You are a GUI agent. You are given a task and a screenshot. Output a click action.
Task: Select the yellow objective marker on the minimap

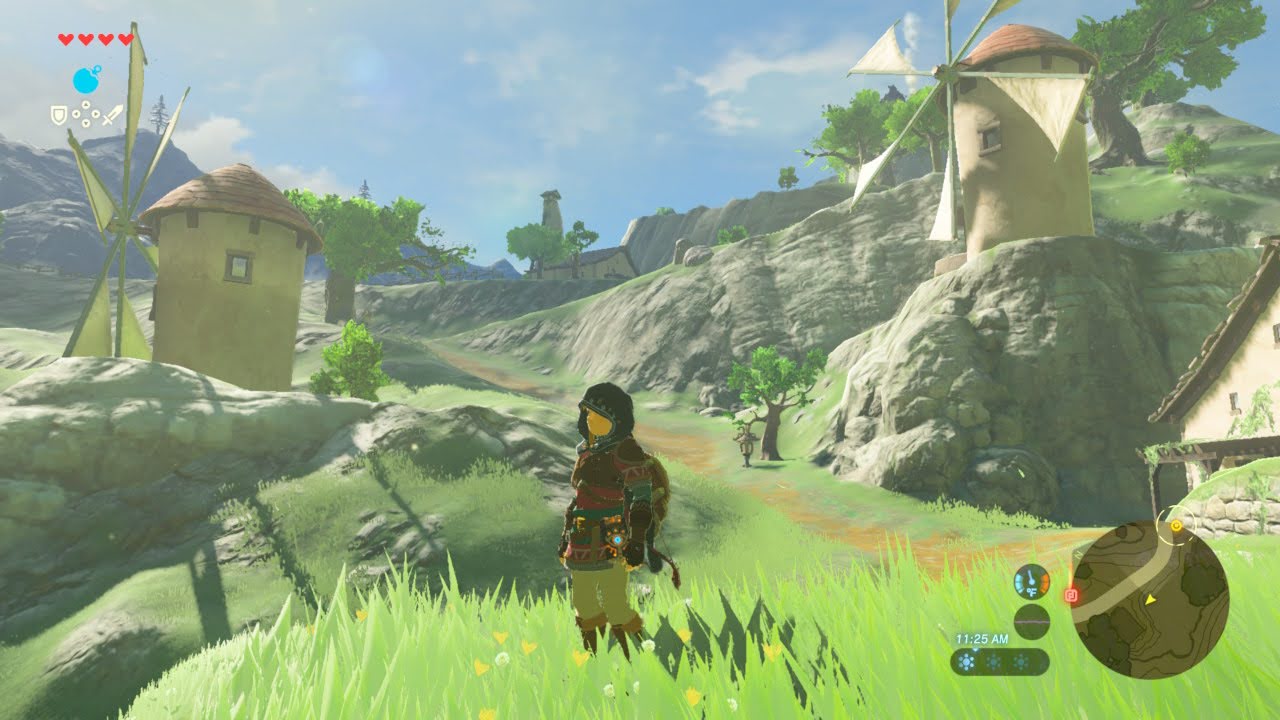pos(1176,525)
